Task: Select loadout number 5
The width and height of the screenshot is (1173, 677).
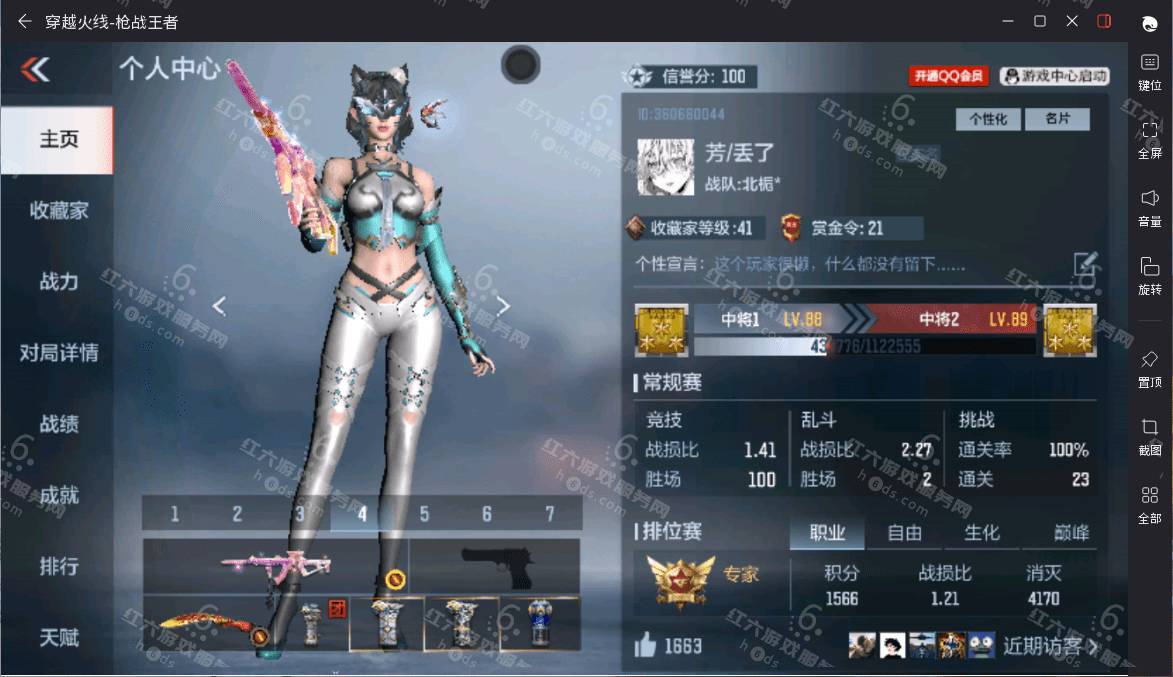Action: point(424,514)
